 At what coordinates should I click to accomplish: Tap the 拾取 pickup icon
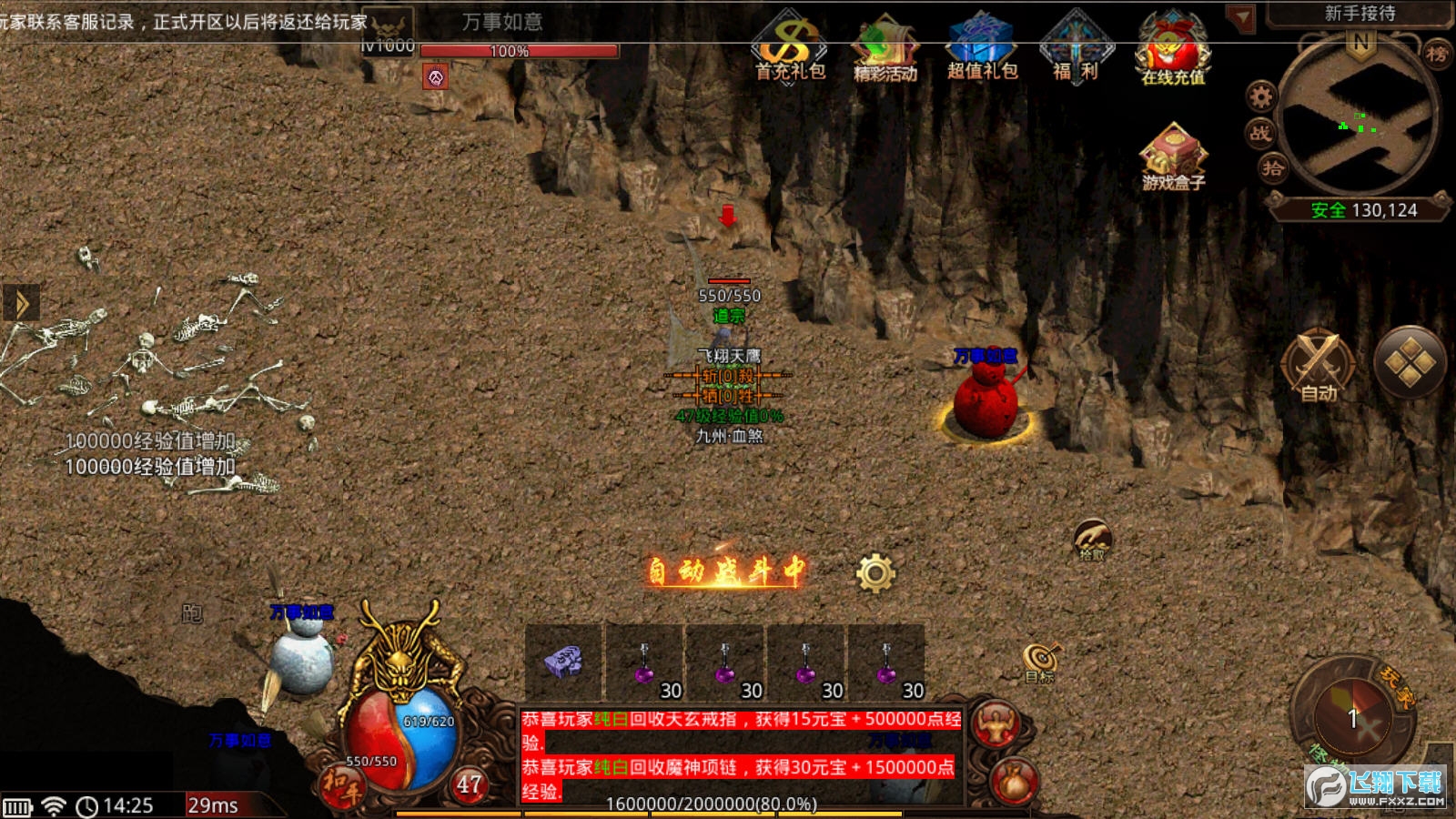point(1091,539)
